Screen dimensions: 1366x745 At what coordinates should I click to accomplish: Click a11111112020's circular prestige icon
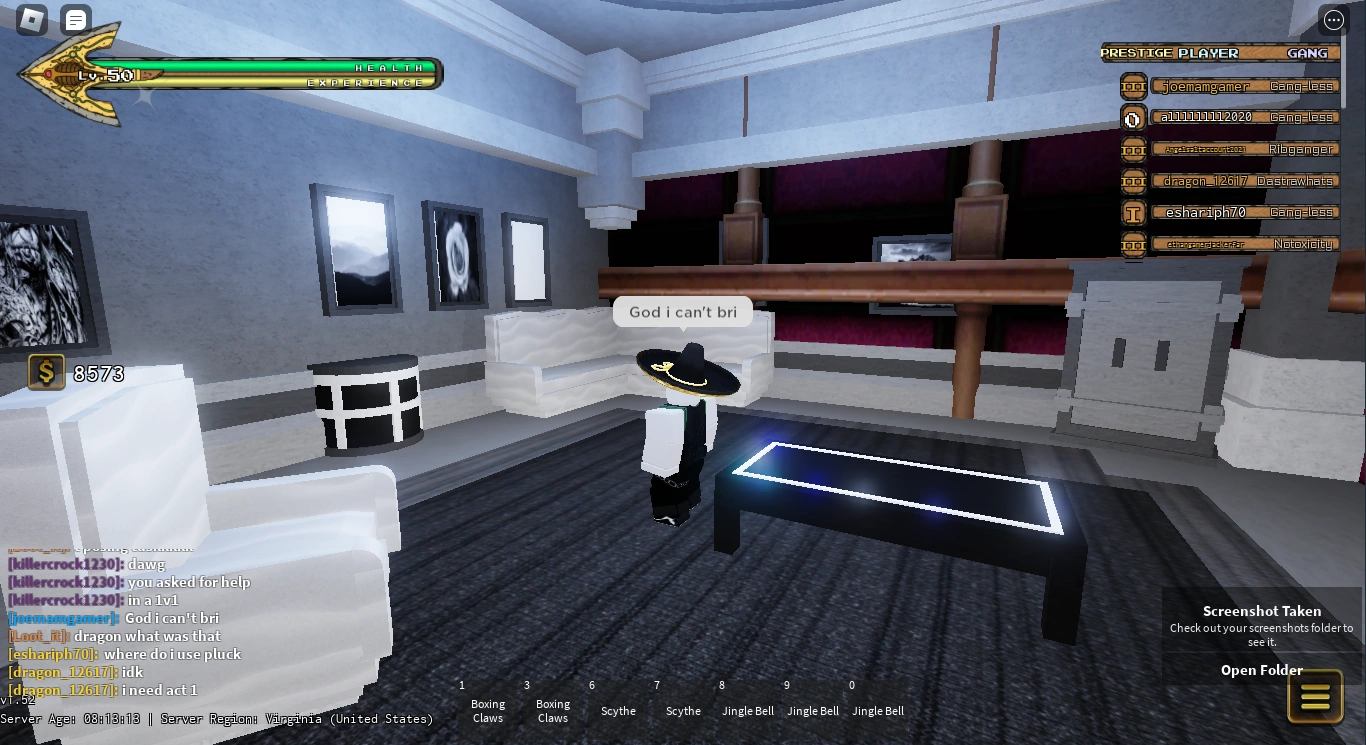pos(1133,118)
